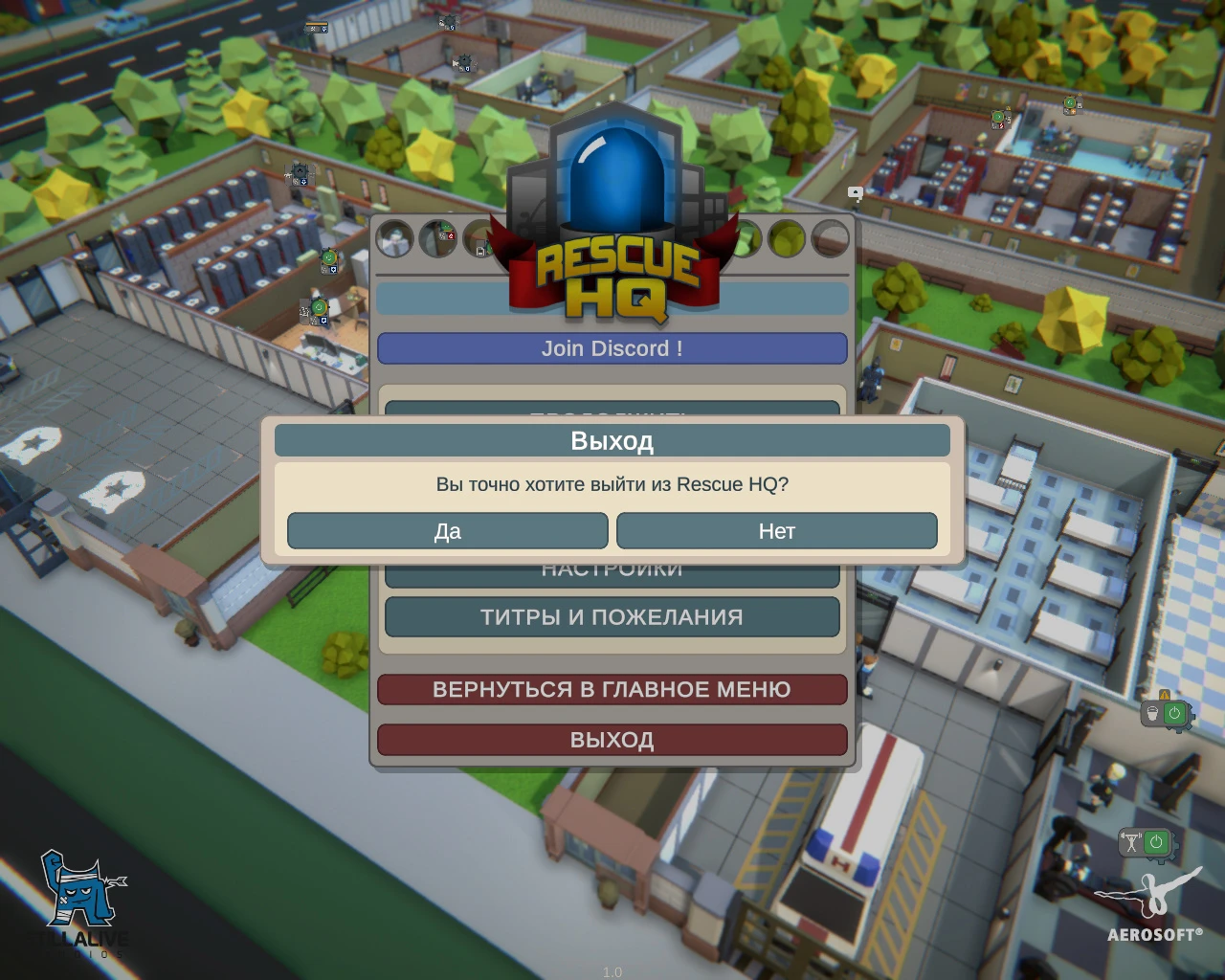The height and width of the screenshot is (980, 1225).
Task: Toggle power off on the cleaning machine
Action: point(1175,712)
